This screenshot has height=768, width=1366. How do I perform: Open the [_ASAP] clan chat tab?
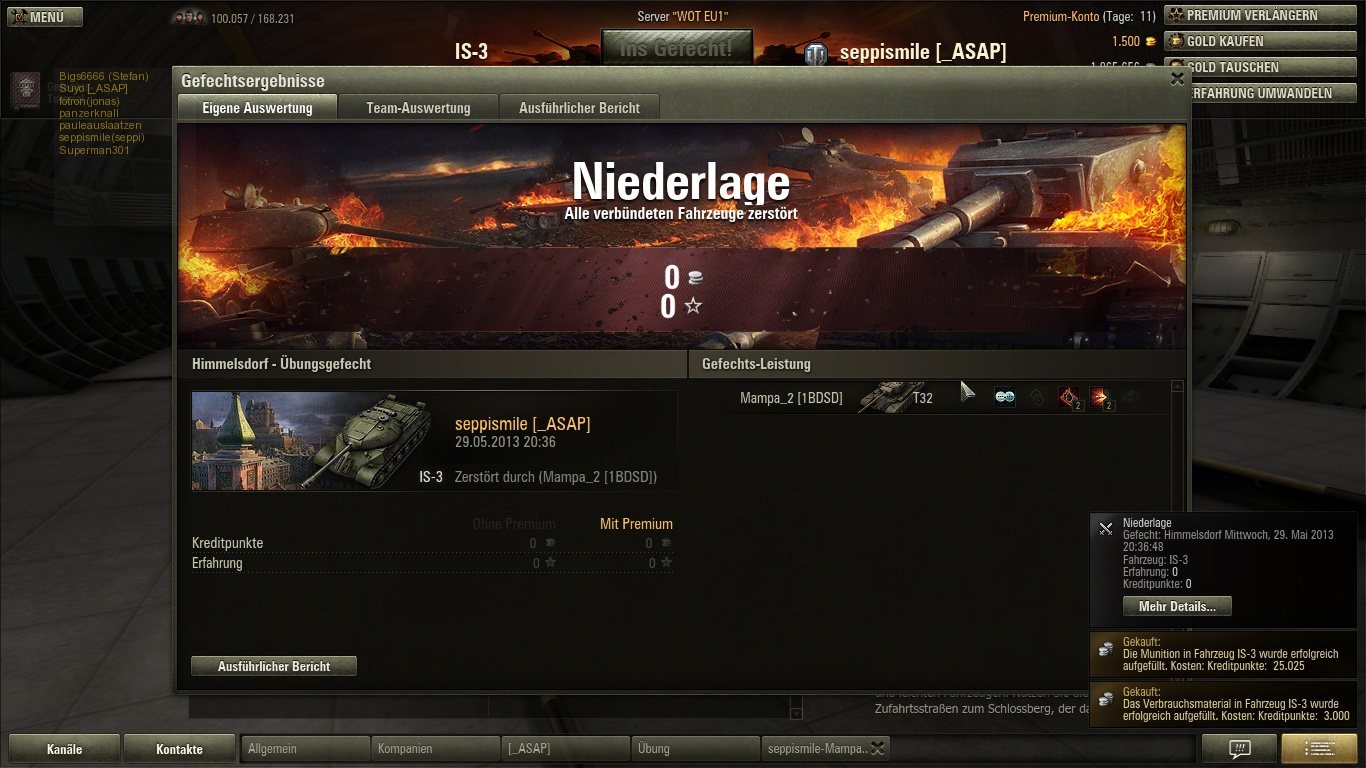(565, 749)
